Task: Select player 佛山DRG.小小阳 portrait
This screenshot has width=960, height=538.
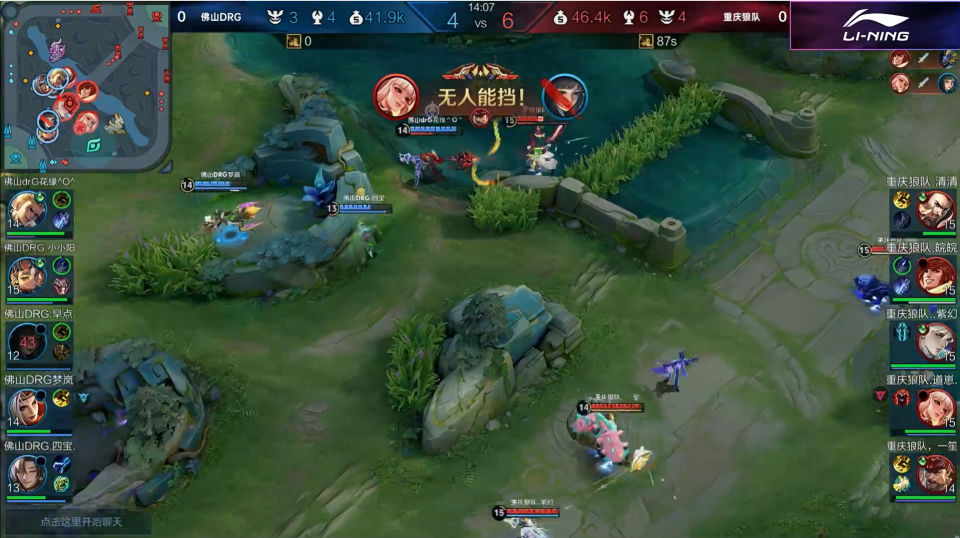Action: (x=26, y=275)
